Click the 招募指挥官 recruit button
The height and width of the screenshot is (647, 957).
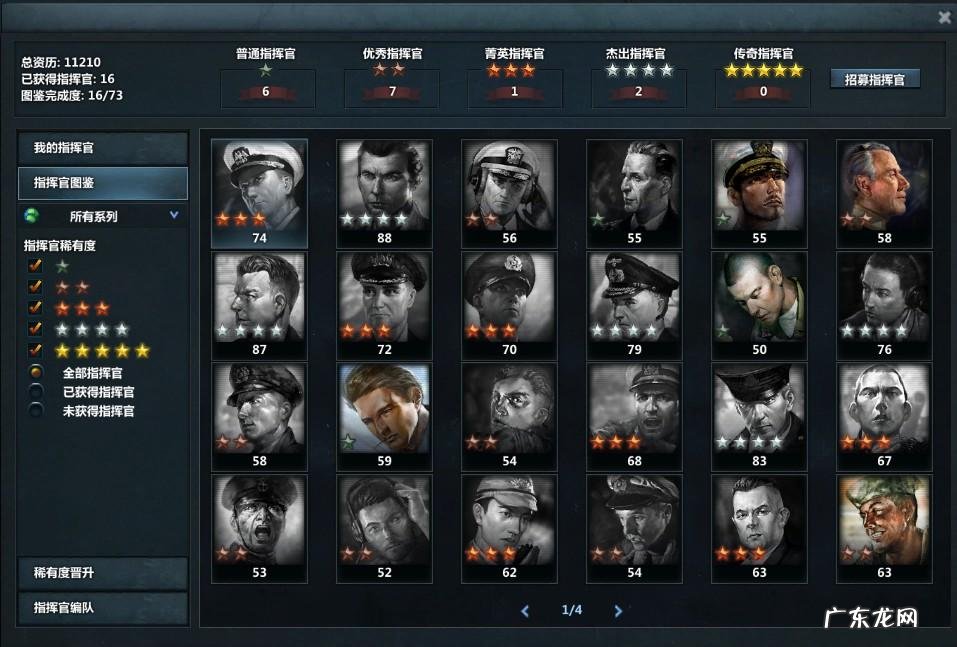pos(875,79)
